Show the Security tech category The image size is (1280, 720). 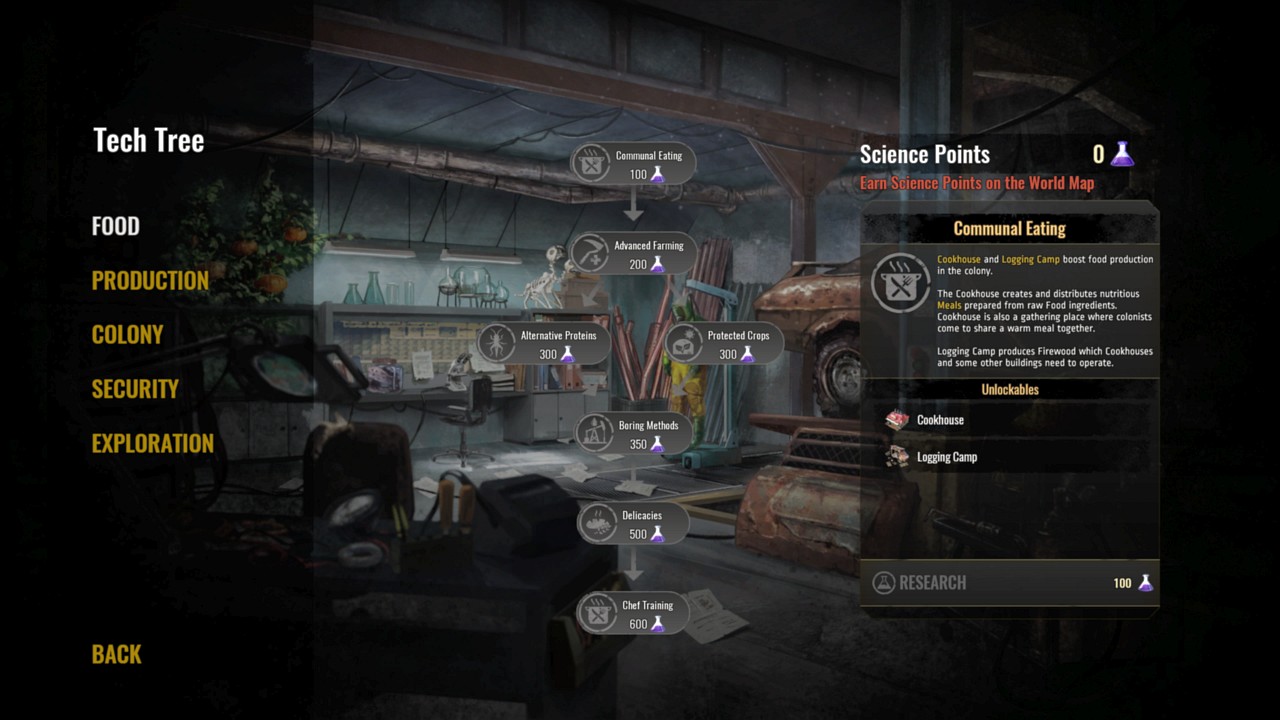tap(135, 389)
